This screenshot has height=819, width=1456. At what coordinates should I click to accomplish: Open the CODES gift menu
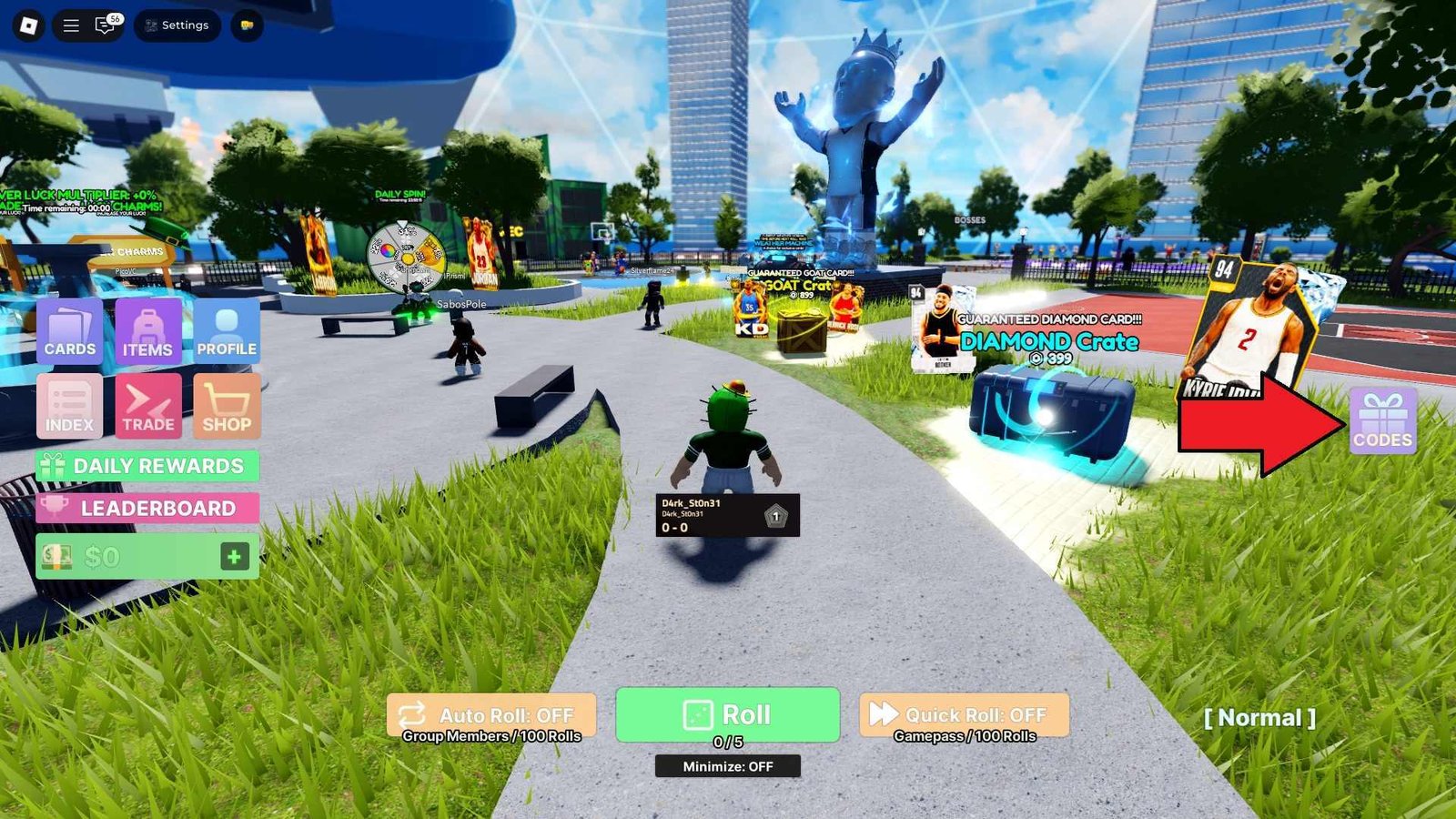pos(1382,420)
